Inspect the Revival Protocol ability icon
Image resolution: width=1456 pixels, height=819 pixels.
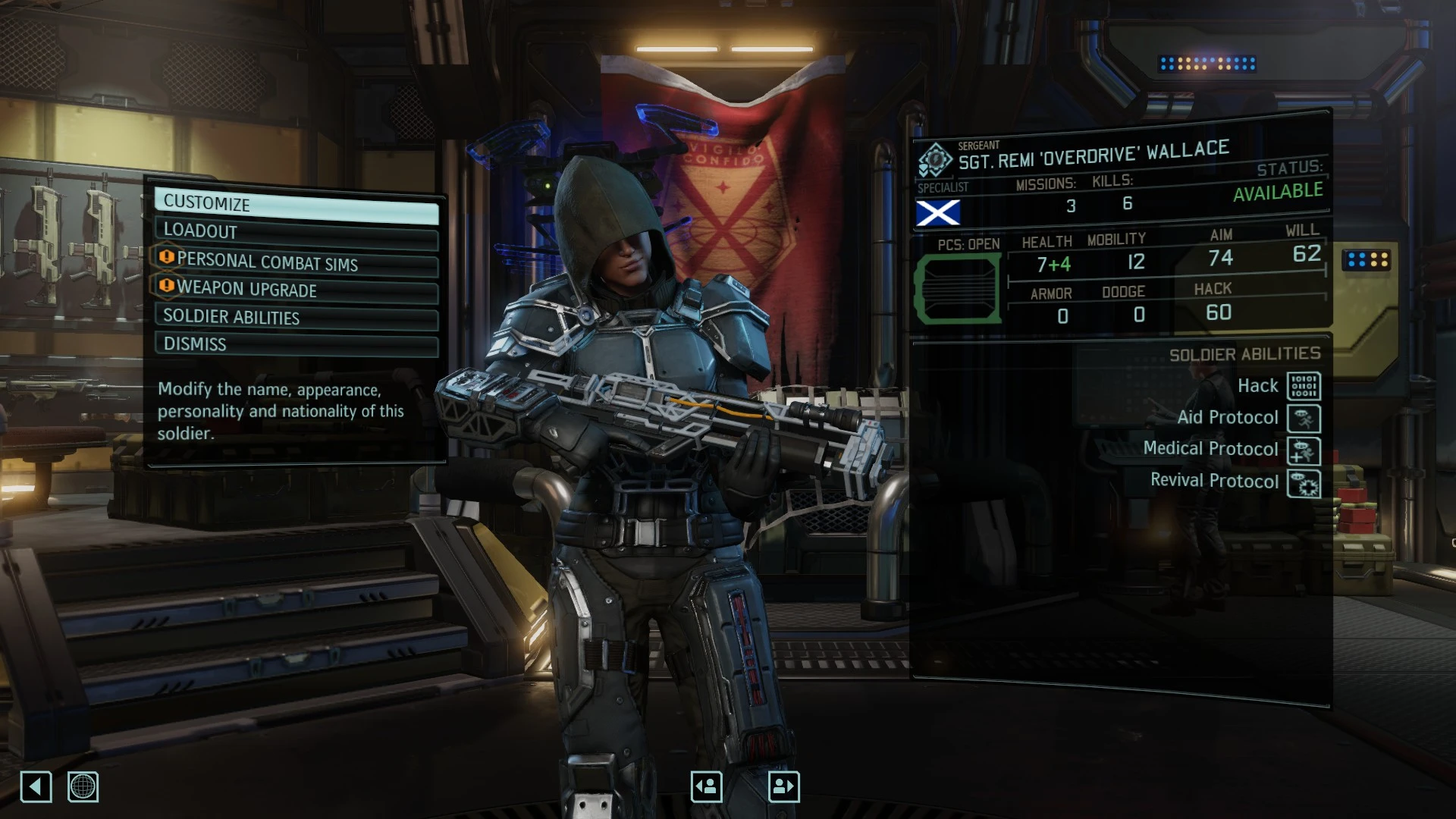coord(1304,483)
